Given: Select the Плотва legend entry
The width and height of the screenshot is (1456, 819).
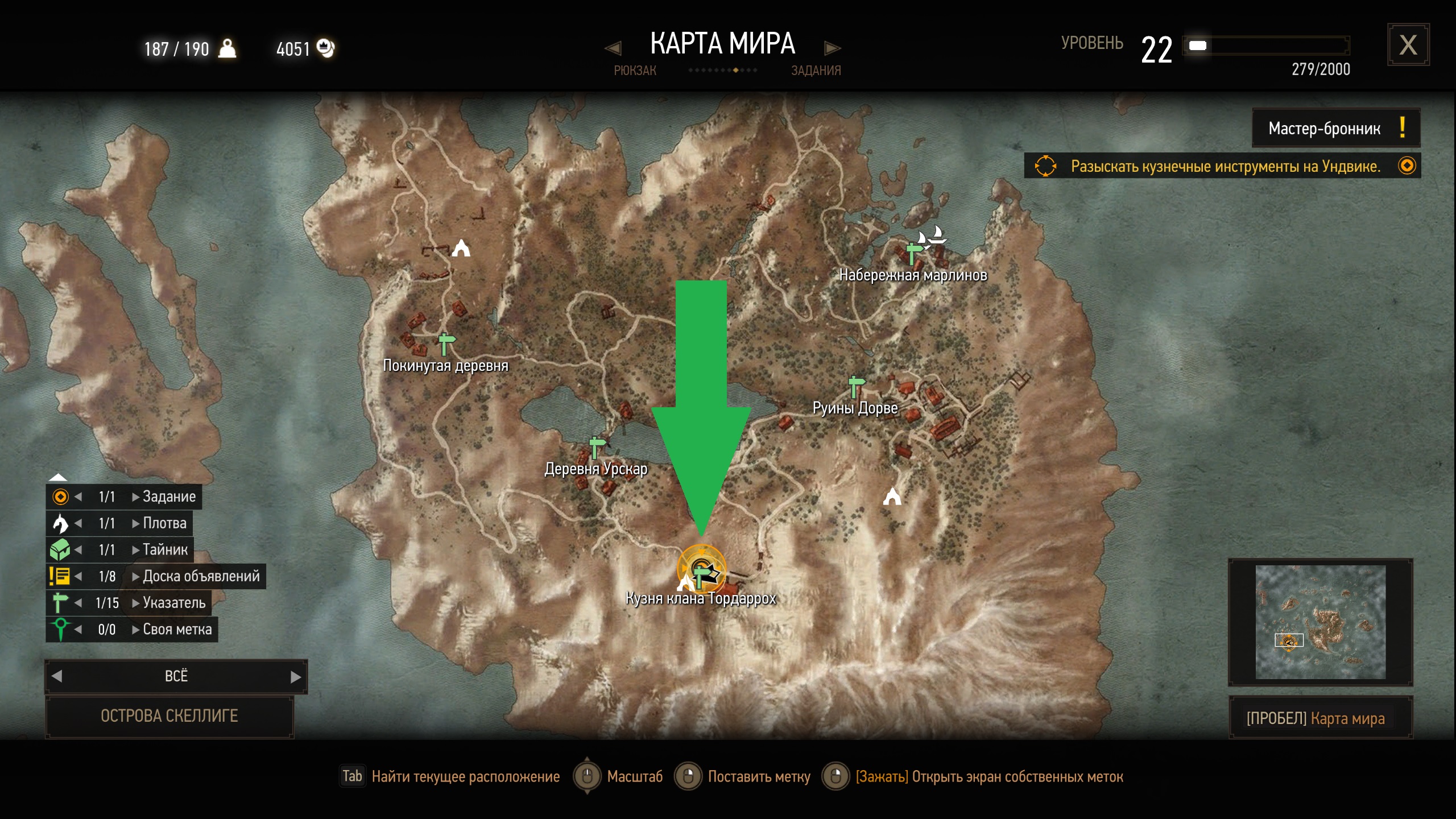Looking at the screenshot, I should (164, 523).
